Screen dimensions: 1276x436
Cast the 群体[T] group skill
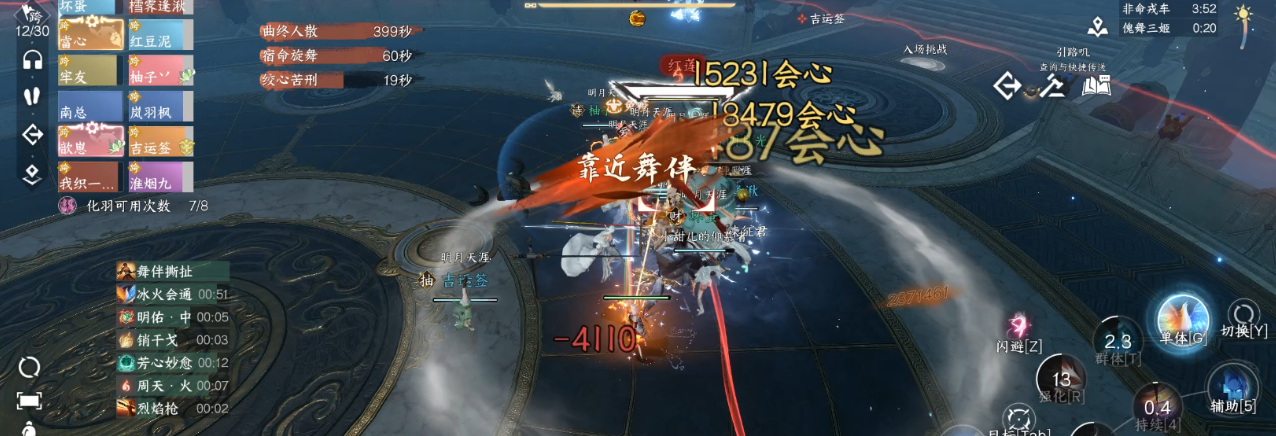pos(1117,342)
